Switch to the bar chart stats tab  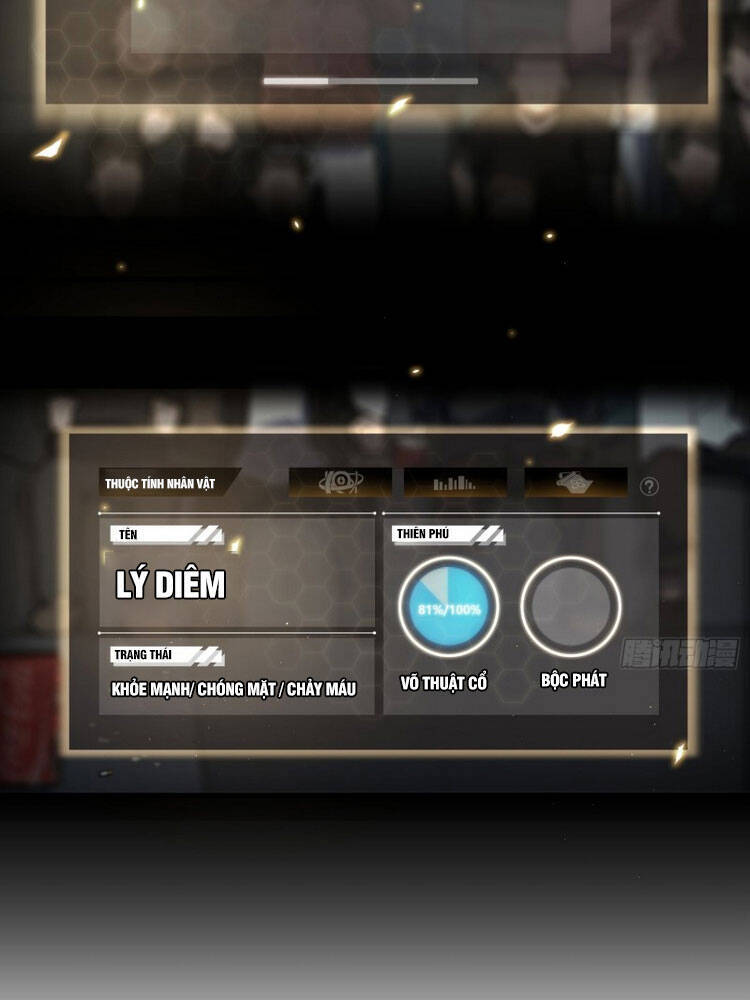tap(455, 483)
